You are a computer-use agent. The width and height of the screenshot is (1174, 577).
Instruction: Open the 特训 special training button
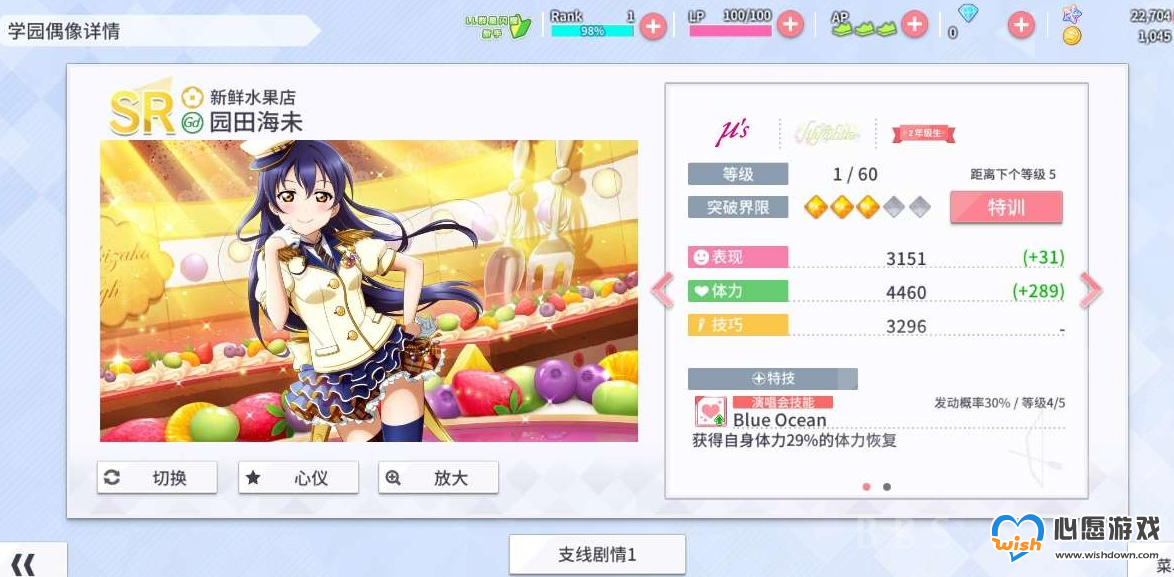[1005, 207]
